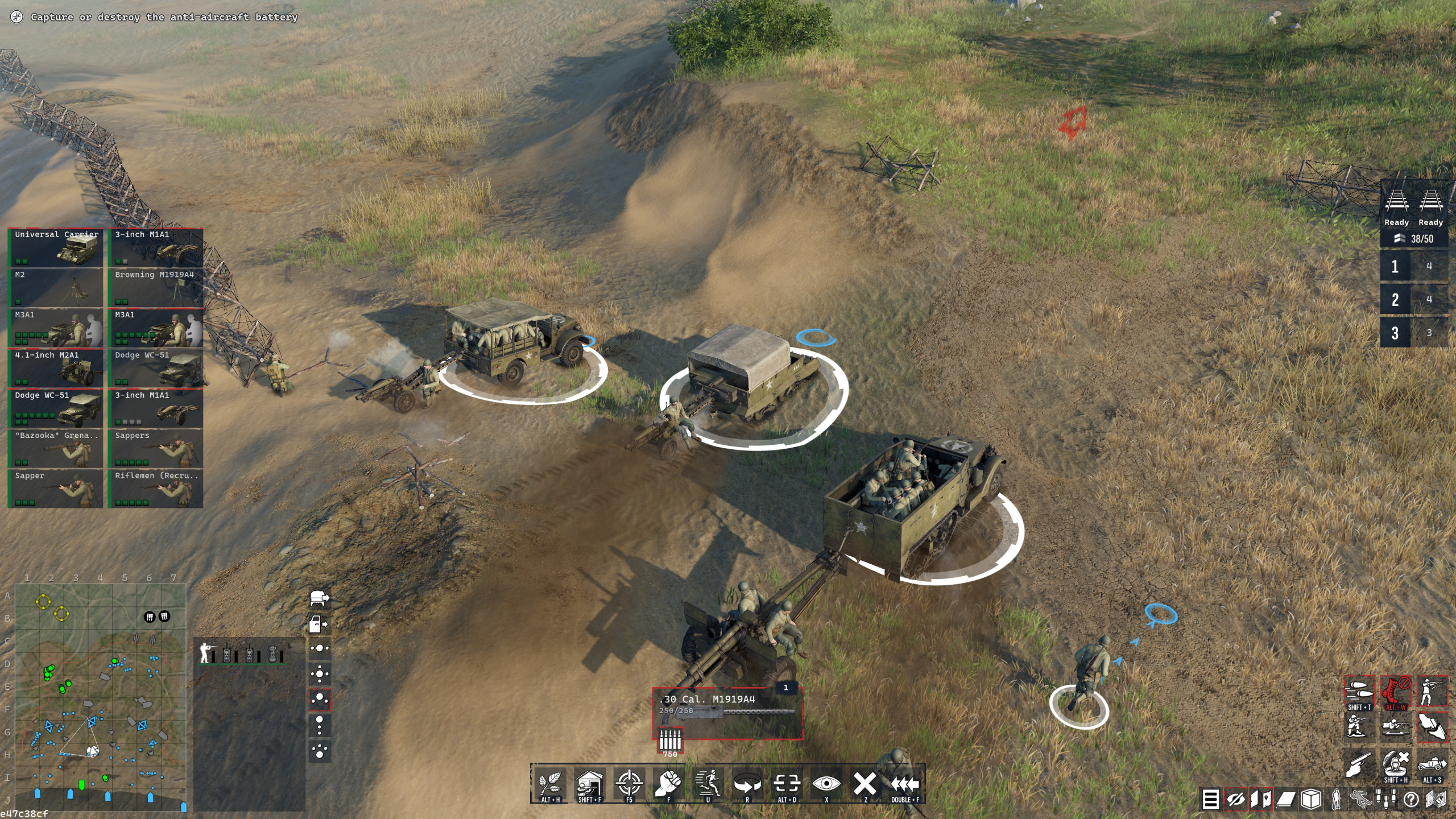
Task: Pick the "Bazooka" Grenadier unit card
Action: click(56, 449)
